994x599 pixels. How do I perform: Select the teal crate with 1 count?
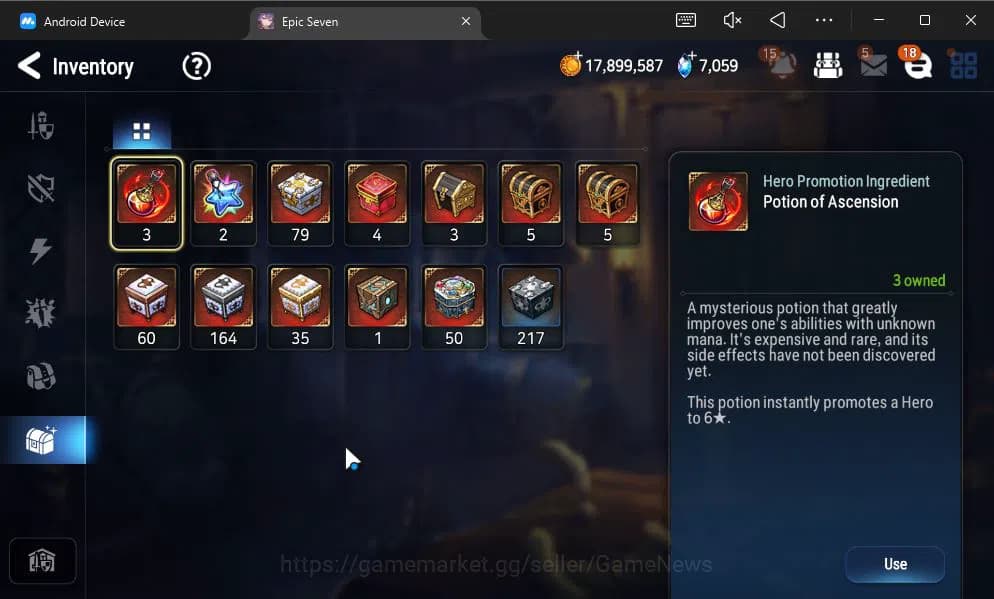point(377,306)
